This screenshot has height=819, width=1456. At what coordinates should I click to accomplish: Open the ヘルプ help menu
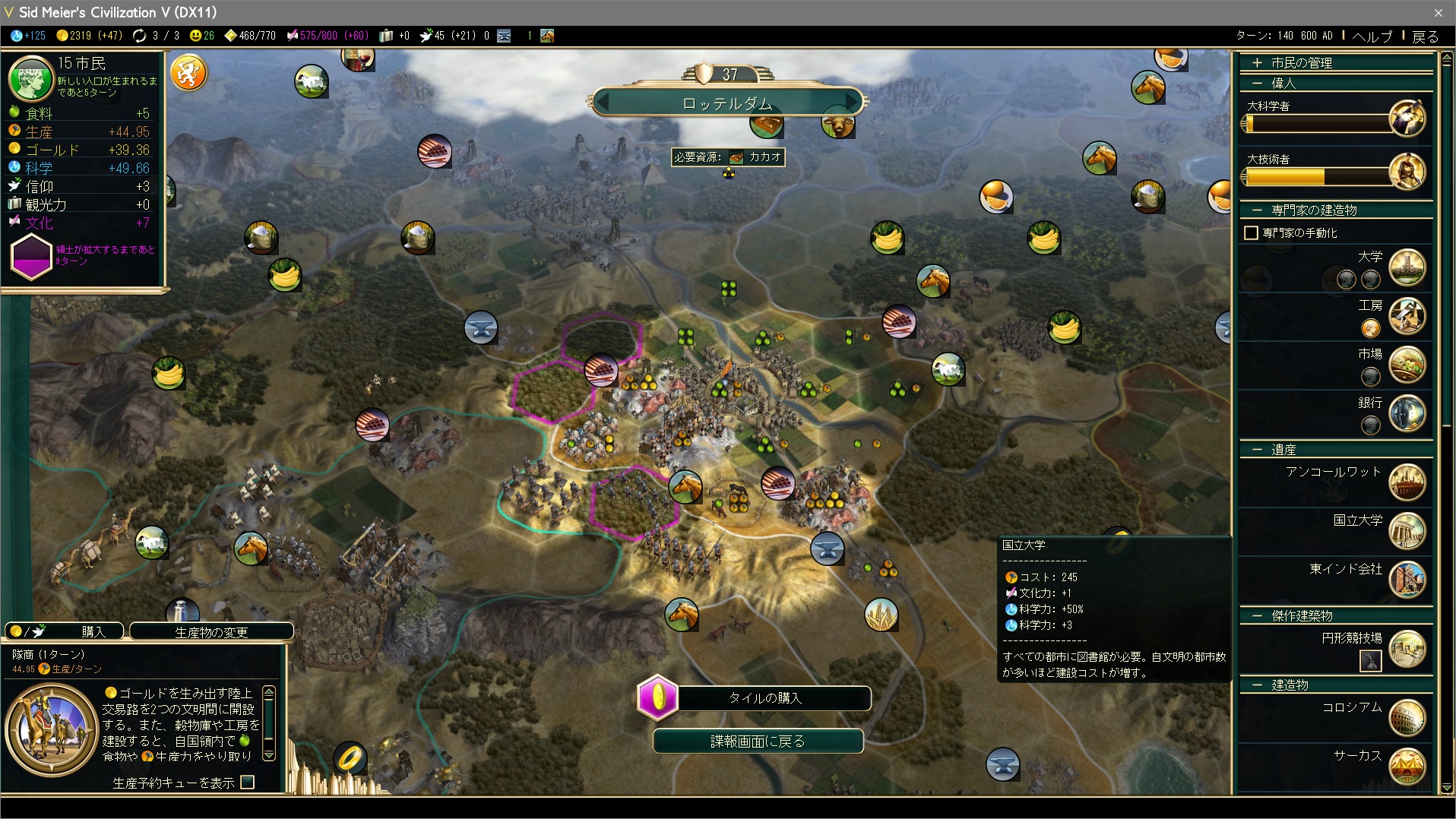click(1372, 36)
